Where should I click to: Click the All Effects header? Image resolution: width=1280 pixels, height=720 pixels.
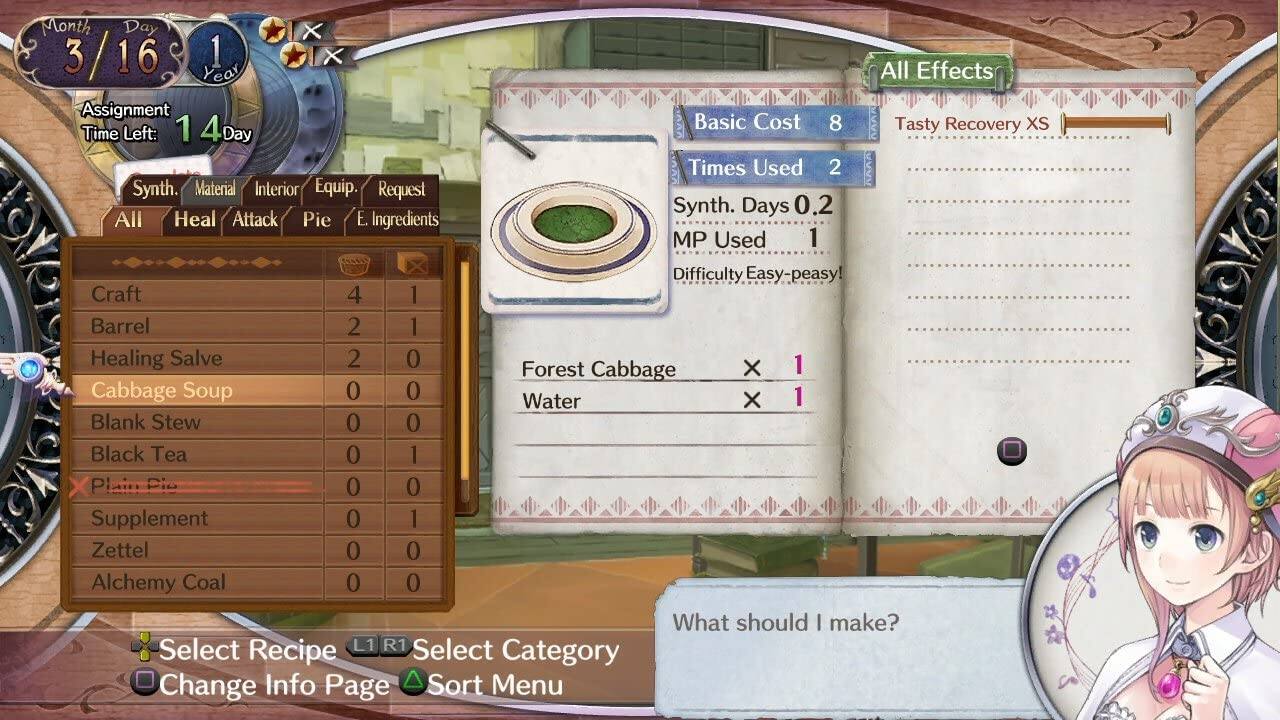(x=935, y=70)
